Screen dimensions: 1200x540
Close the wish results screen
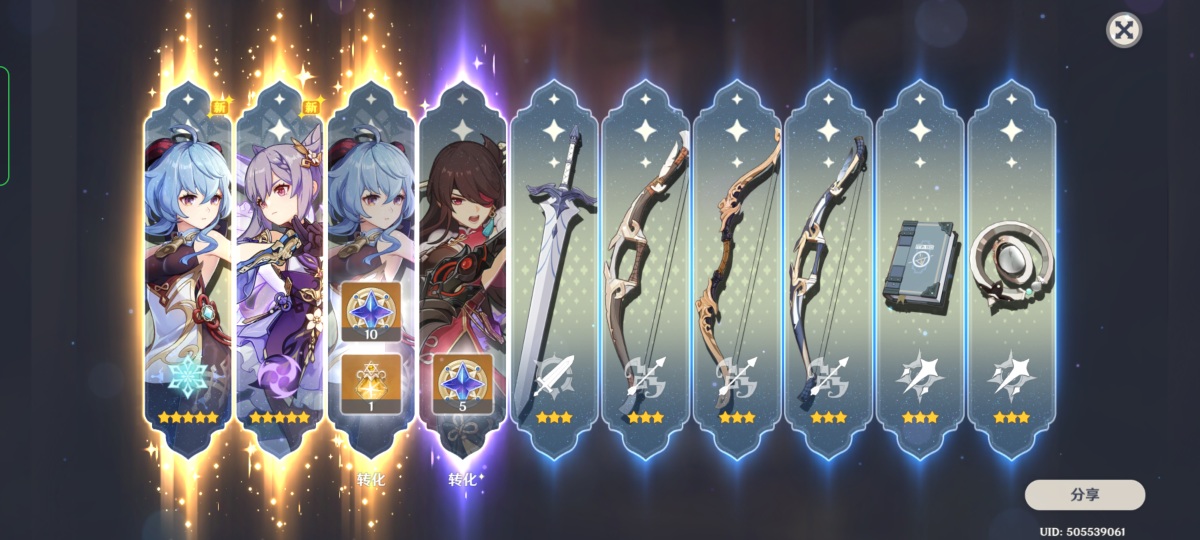click(1124, 30)
